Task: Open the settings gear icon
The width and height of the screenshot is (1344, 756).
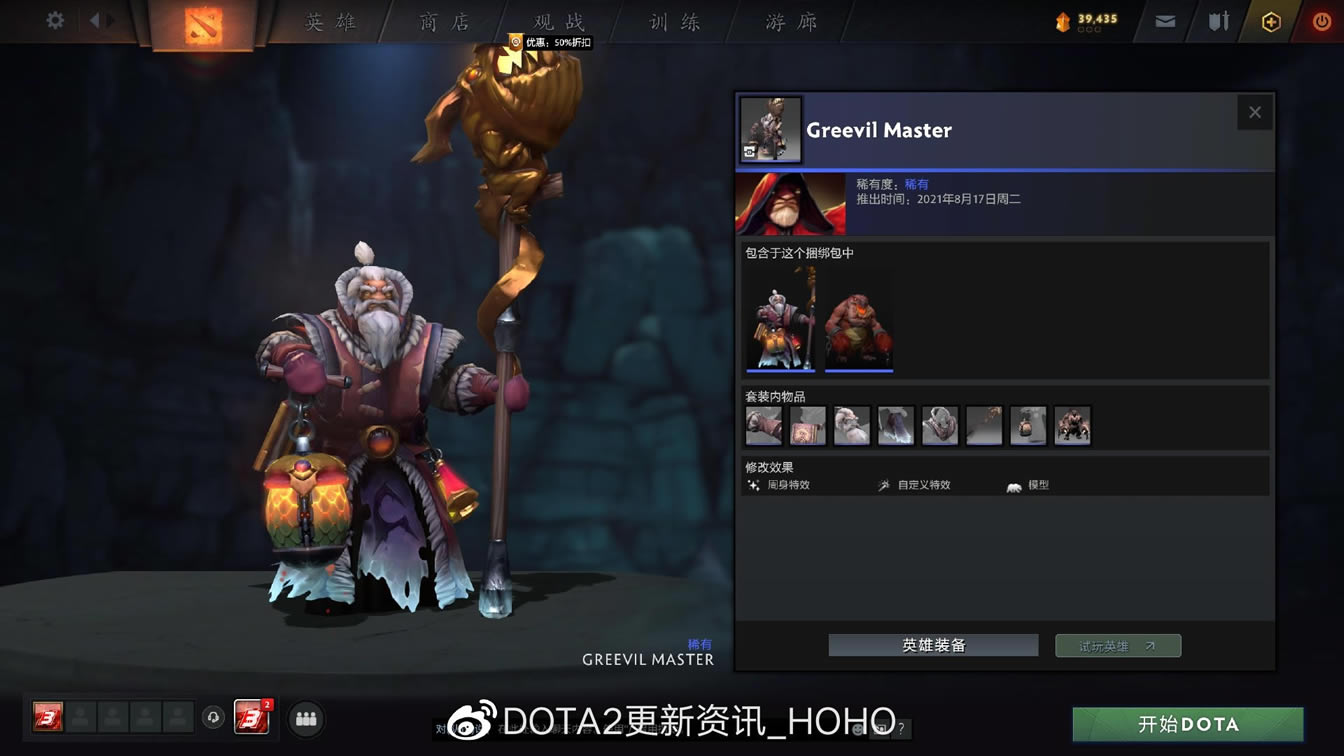Action: [55, 19]
